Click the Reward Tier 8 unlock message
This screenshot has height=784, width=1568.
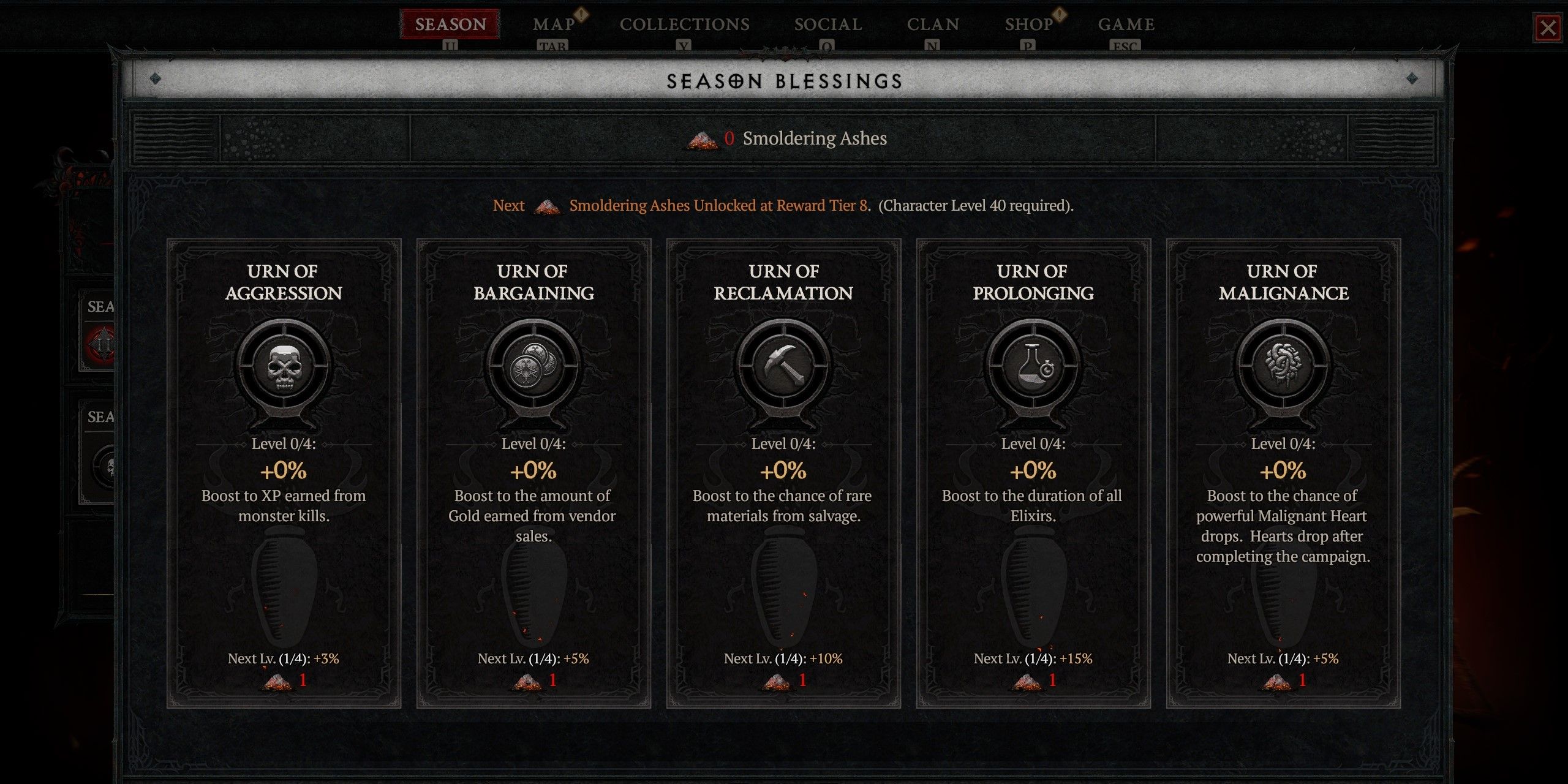784,206
